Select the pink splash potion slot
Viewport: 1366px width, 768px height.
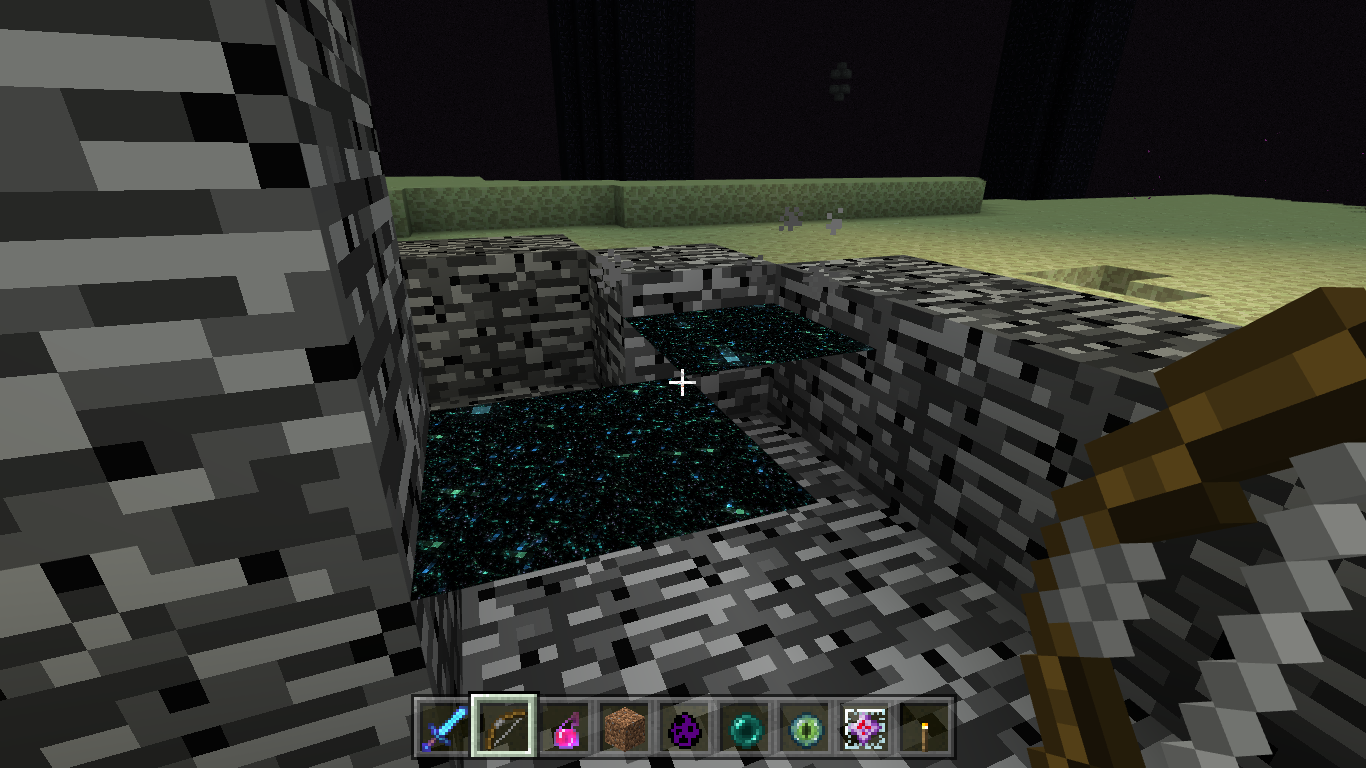[564, 727]
